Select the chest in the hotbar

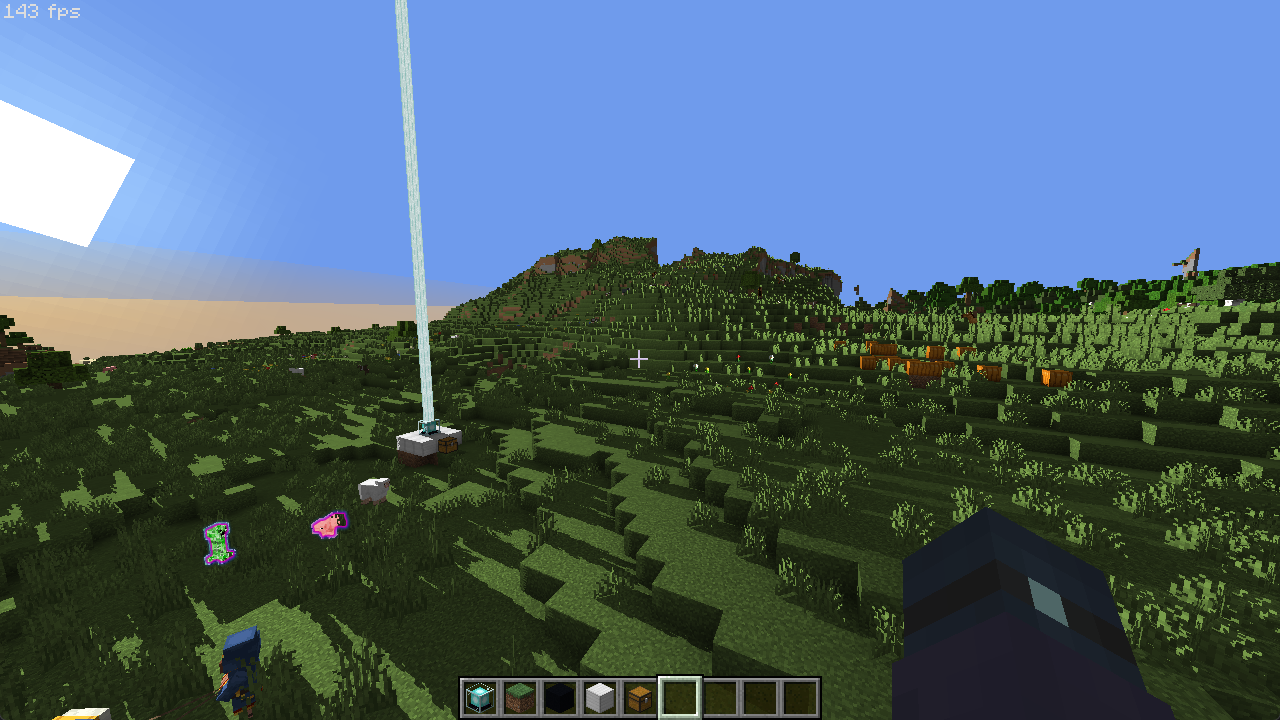(640, 697)
